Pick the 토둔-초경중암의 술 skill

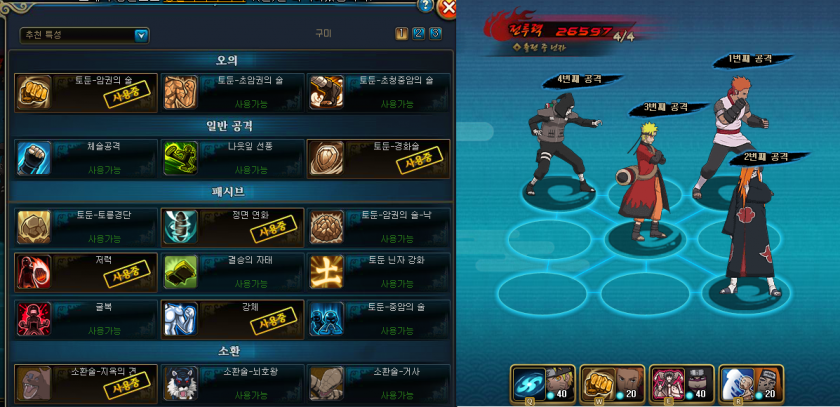tap(376, 92)
